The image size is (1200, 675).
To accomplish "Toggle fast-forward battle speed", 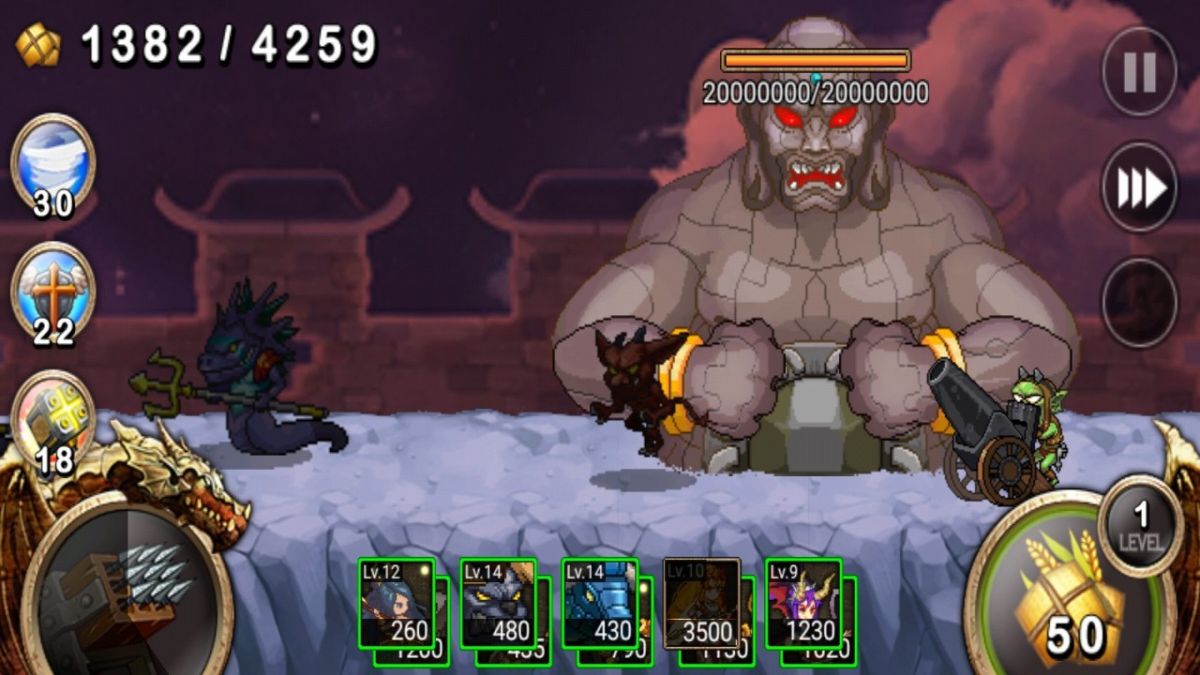I will 1139,187.
